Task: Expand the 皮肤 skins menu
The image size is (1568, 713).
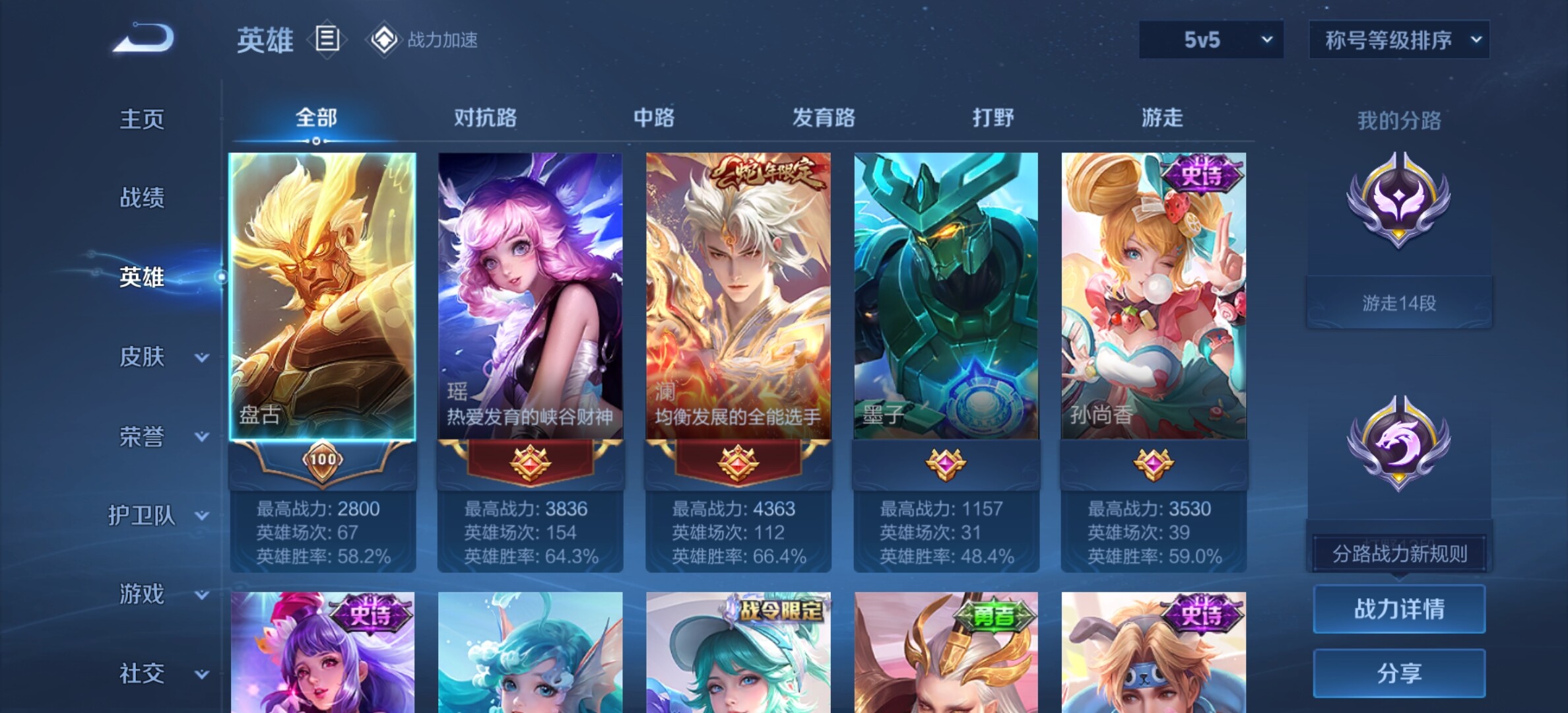Action: click(x=158, y=357)
